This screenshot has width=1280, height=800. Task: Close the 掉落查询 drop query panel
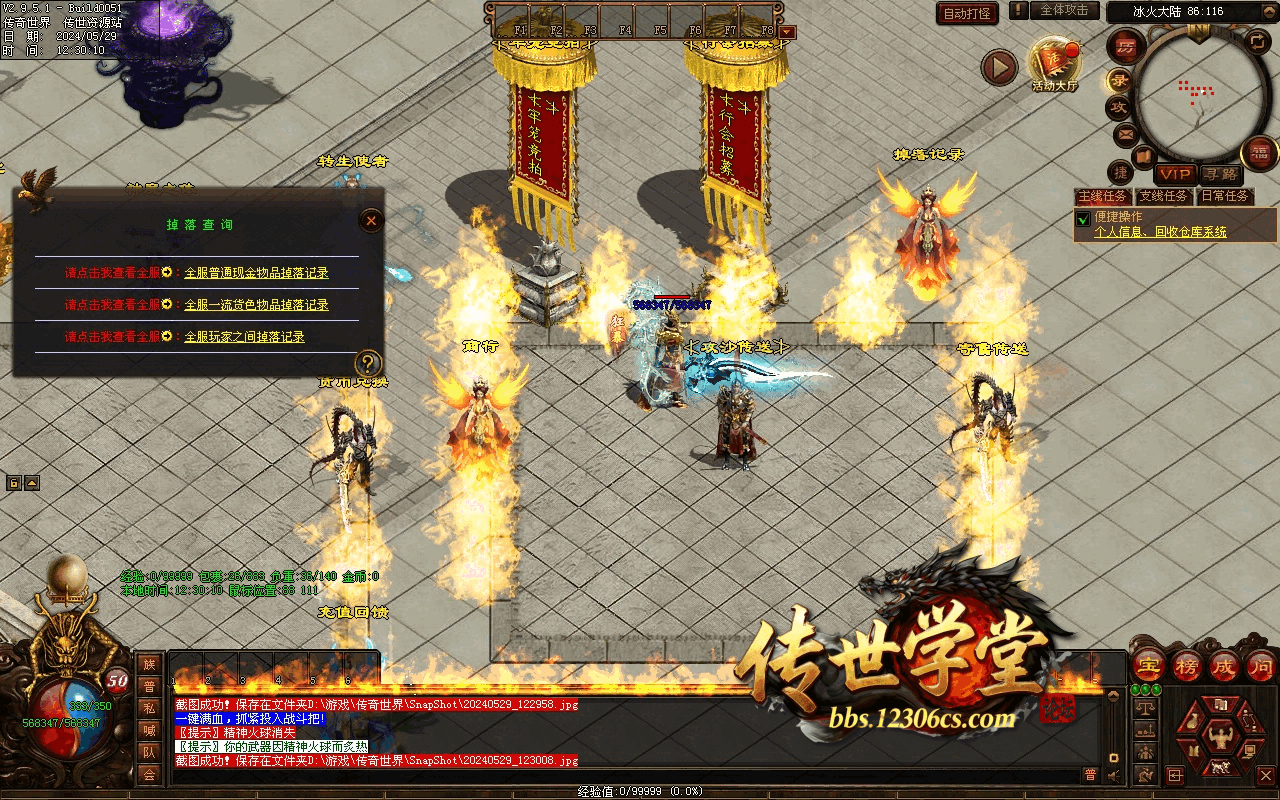371,220
